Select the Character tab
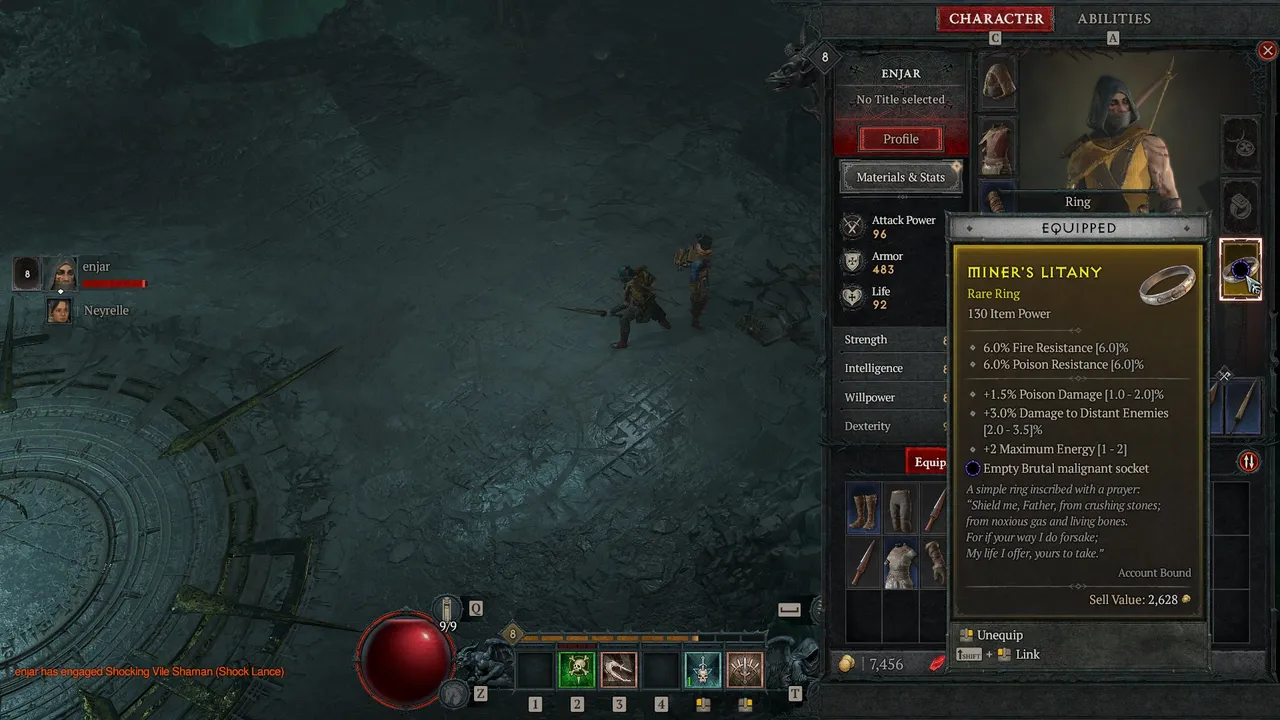 coord(995,19)
